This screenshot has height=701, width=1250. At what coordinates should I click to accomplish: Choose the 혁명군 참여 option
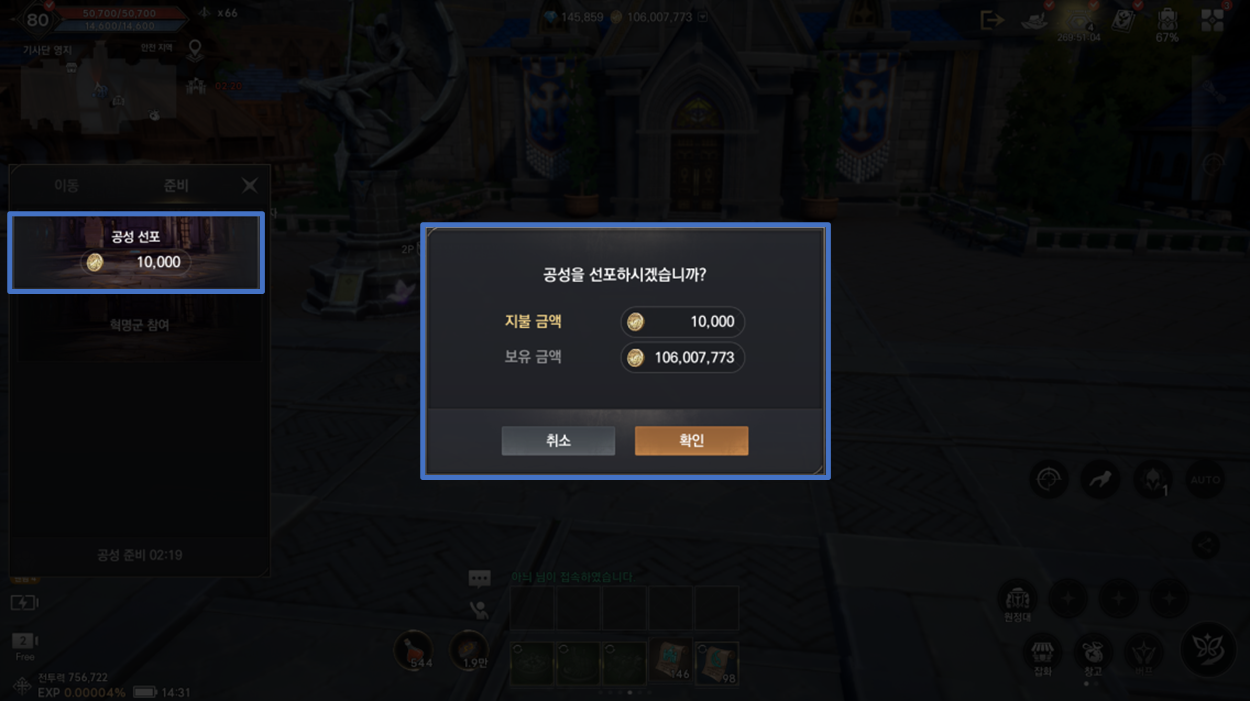pos(139,326)
